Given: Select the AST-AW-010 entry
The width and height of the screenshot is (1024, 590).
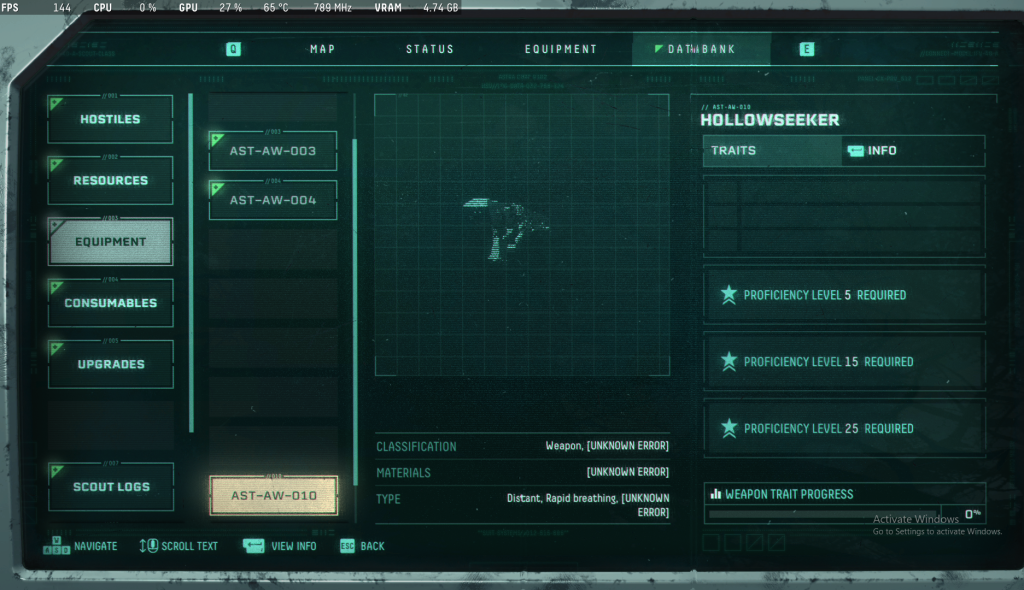Looking at the screenshot, I should [x=273, y=496].
